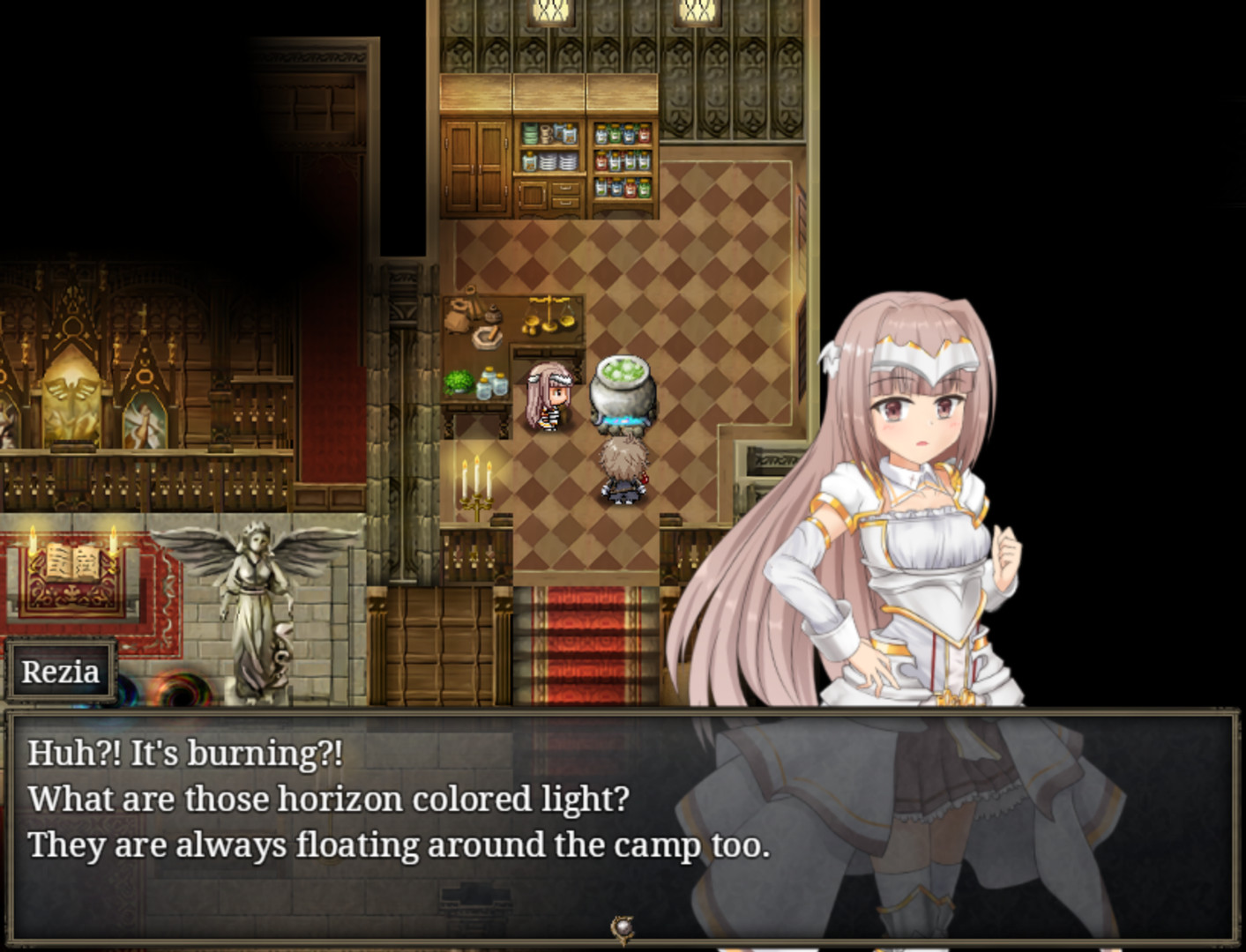Click the glass jars next to the herbs

(x=493, y=384)
